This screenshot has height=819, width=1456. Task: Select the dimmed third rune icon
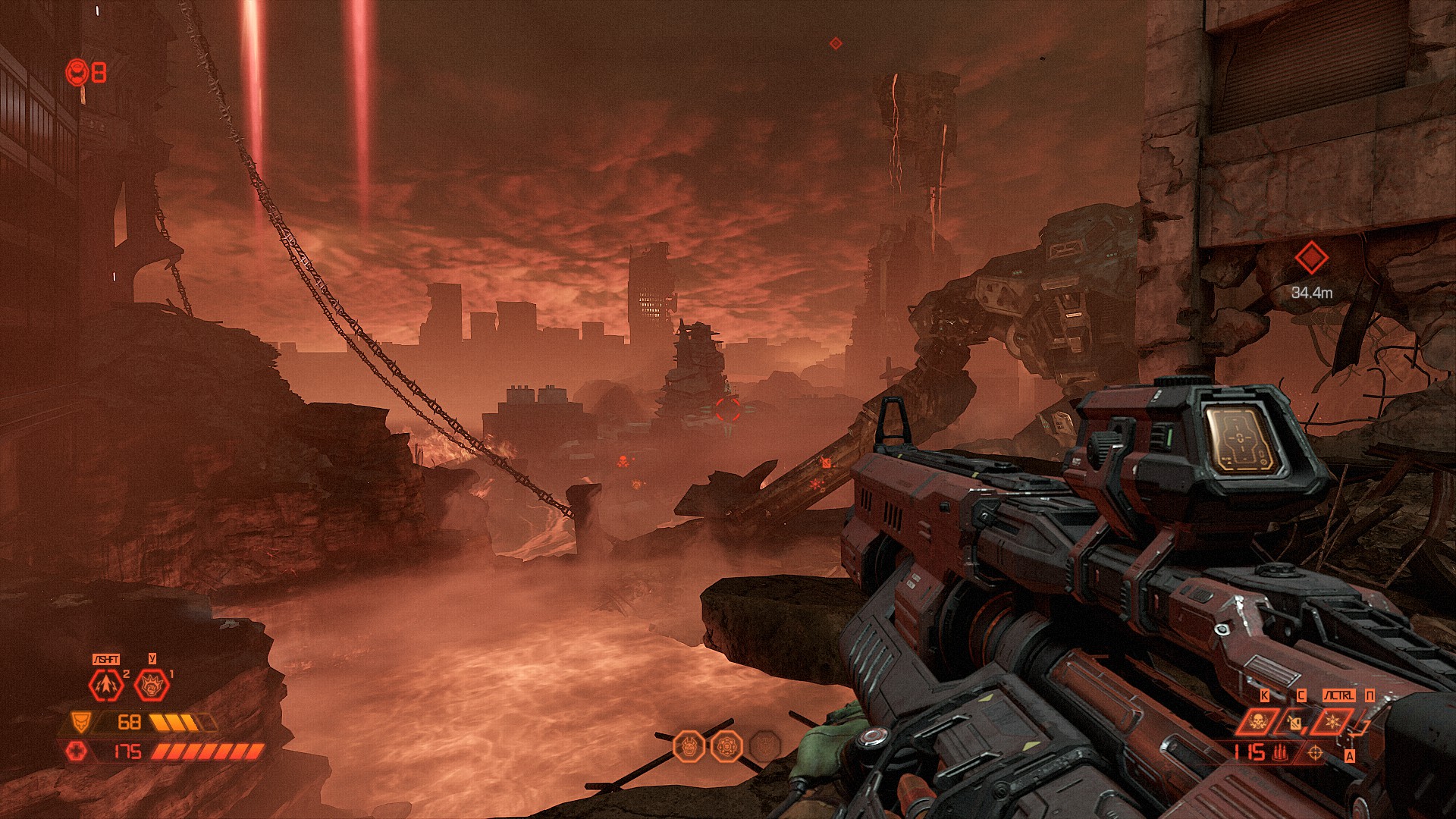pos(764,747)
